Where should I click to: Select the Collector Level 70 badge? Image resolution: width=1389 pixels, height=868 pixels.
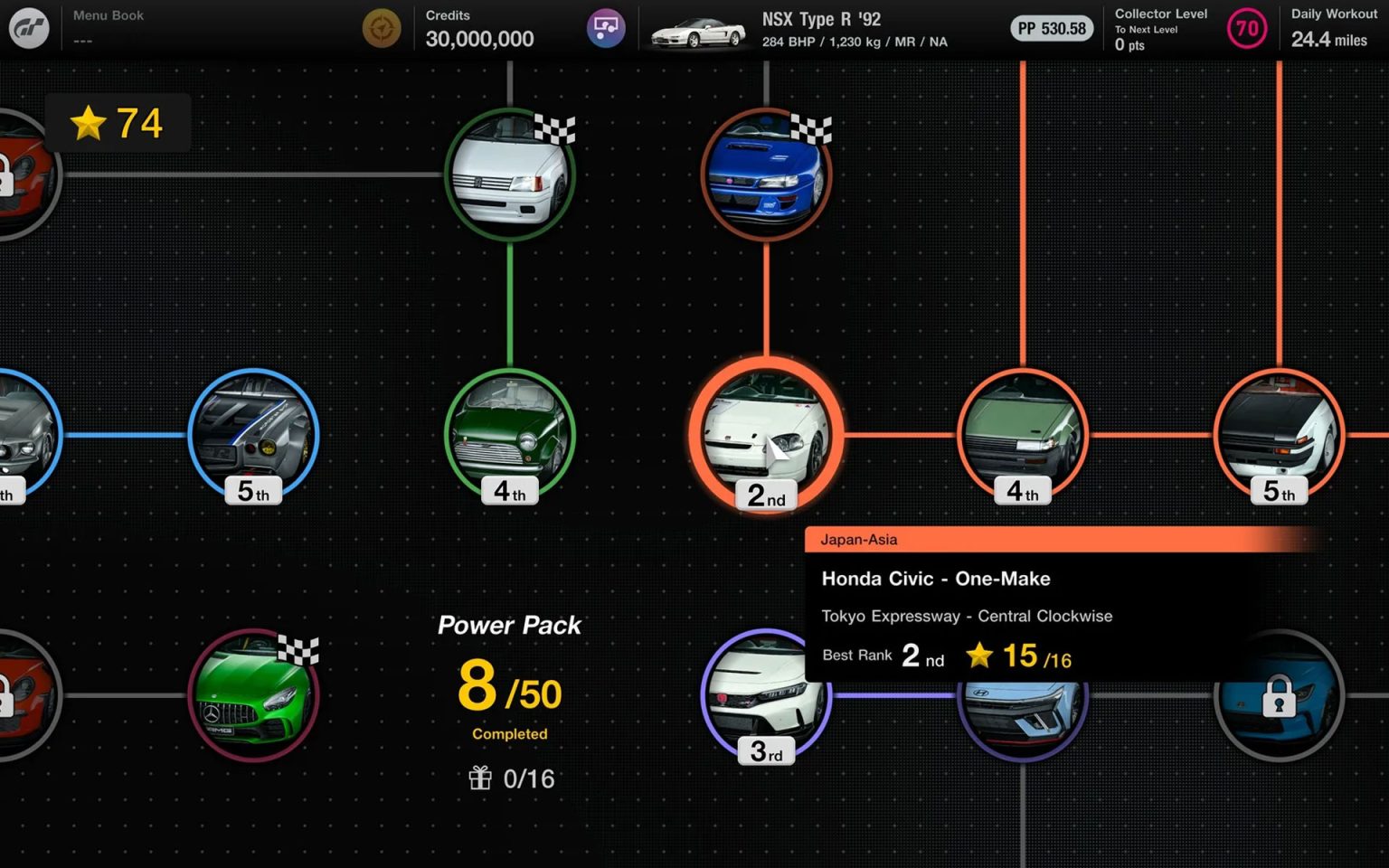pos(1246,28)
